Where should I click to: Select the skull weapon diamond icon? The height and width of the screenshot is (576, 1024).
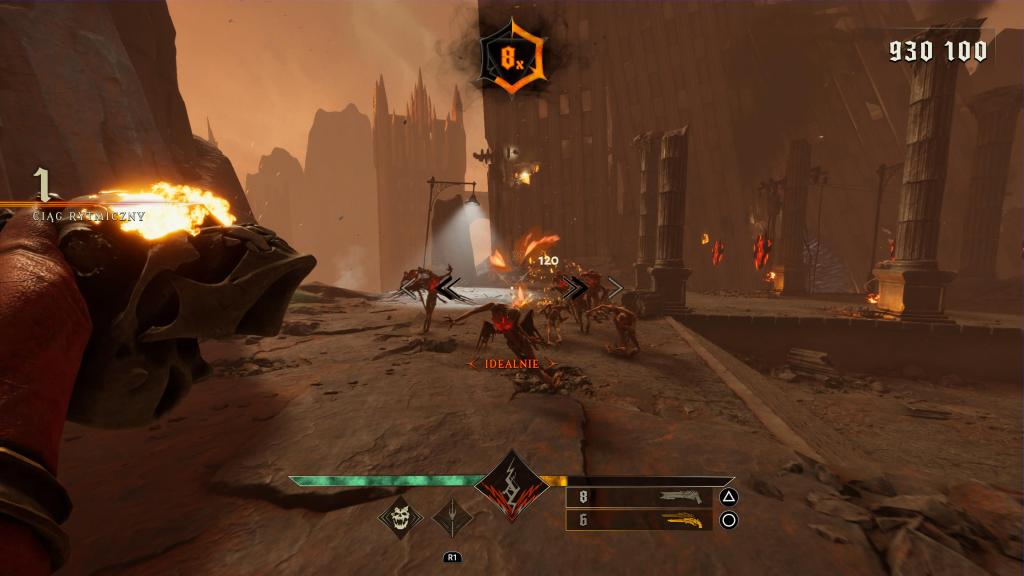400,516
